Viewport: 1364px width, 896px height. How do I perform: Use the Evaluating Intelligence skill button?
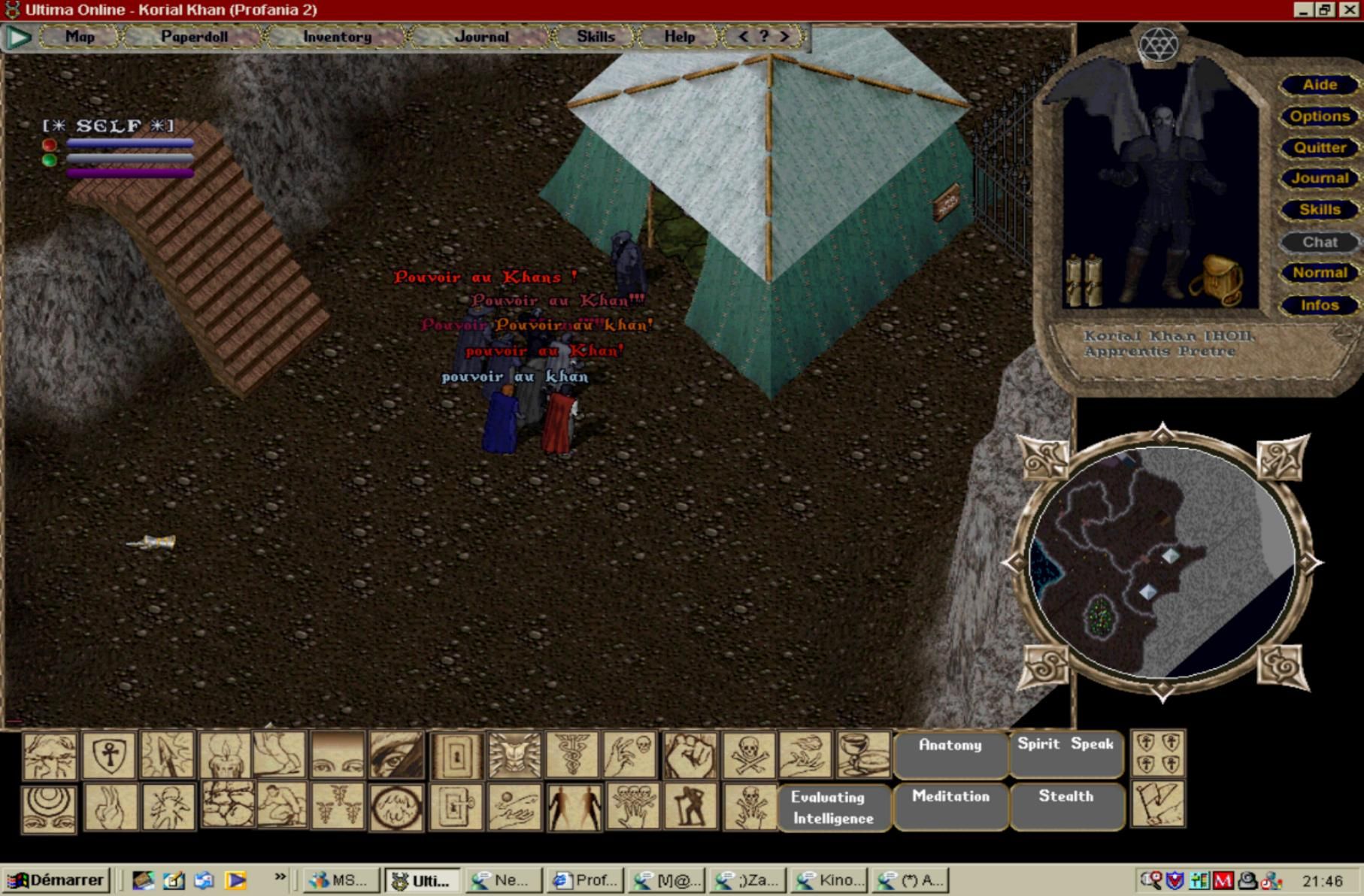[x=832, y=807]
